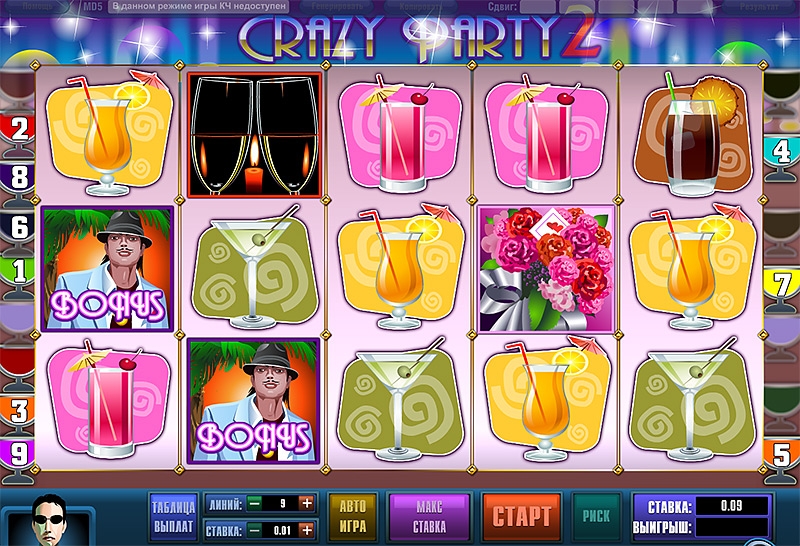Set the Макс ставка maximum bet
Screen dimensions: 800x546
pos(429,516)
